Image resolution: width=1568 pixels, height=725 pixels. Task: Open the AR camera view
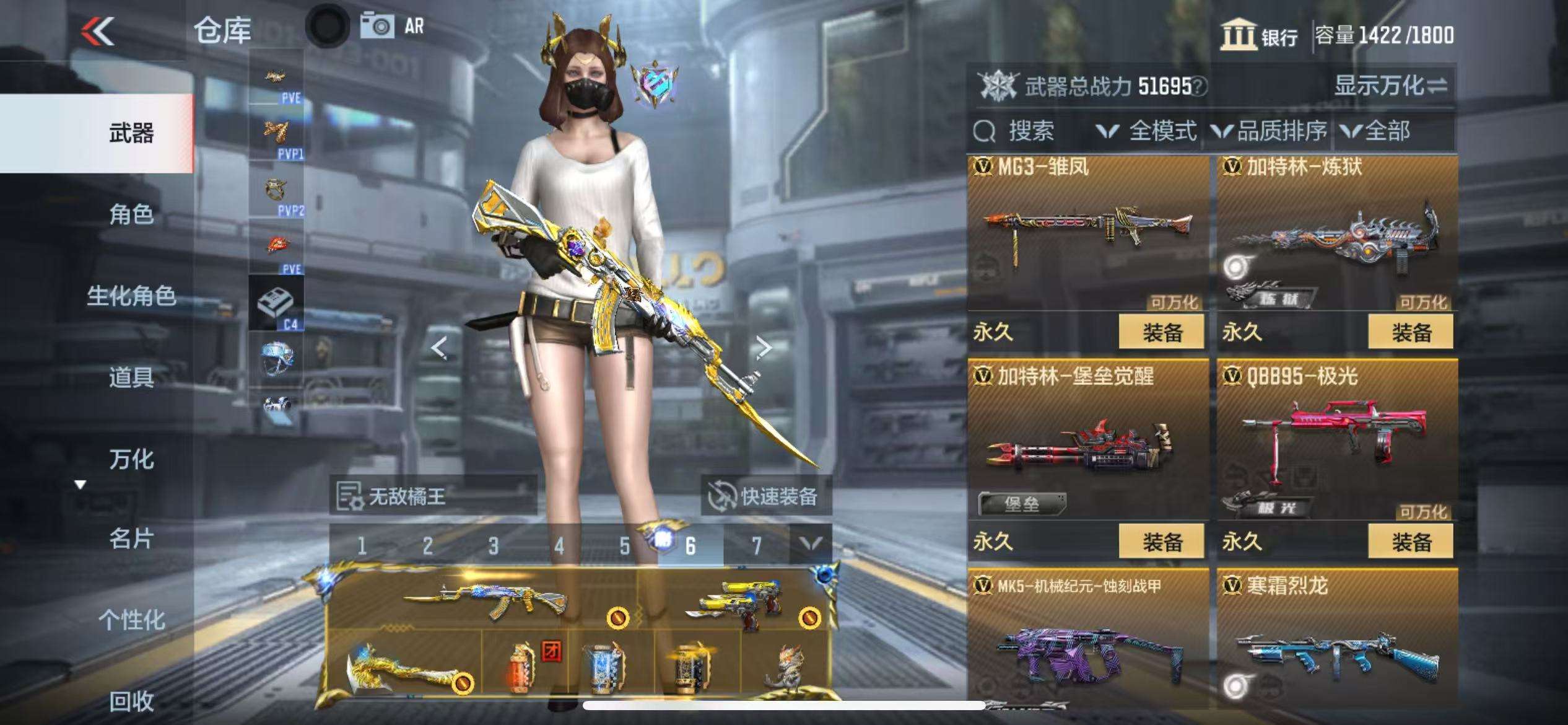tap(391, 26)
